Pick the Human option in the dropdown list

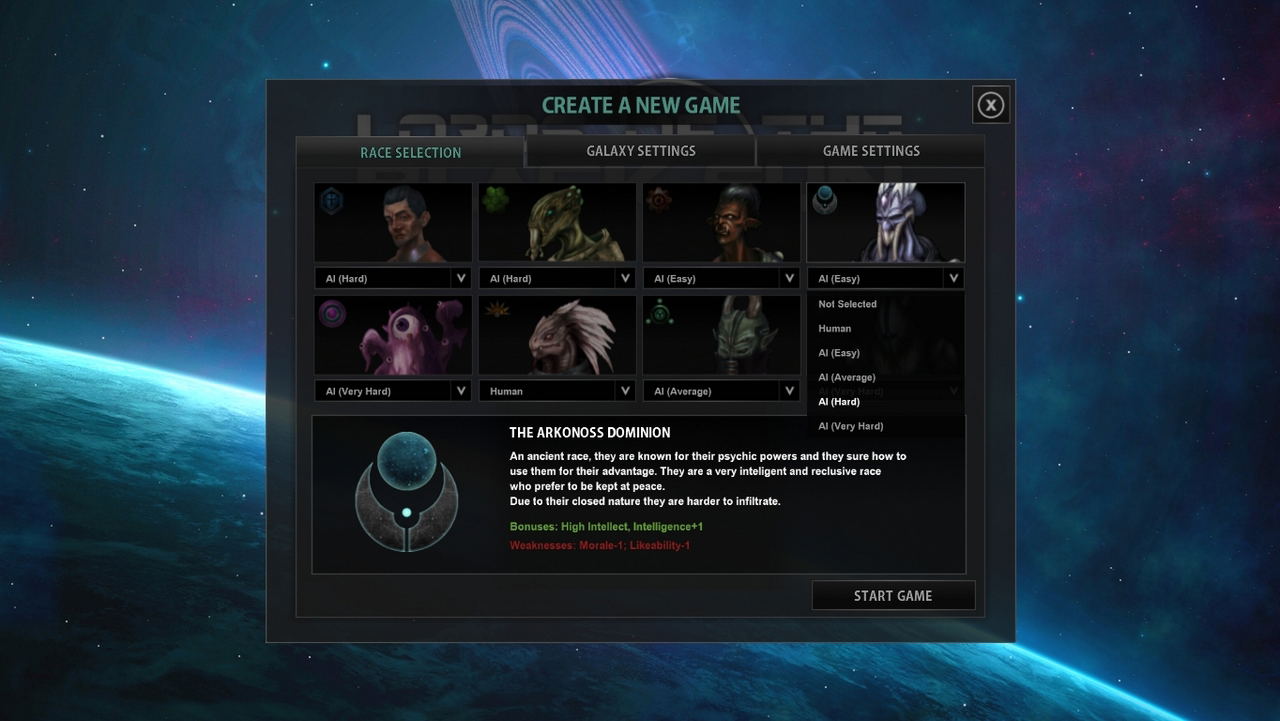pos(835,328)
